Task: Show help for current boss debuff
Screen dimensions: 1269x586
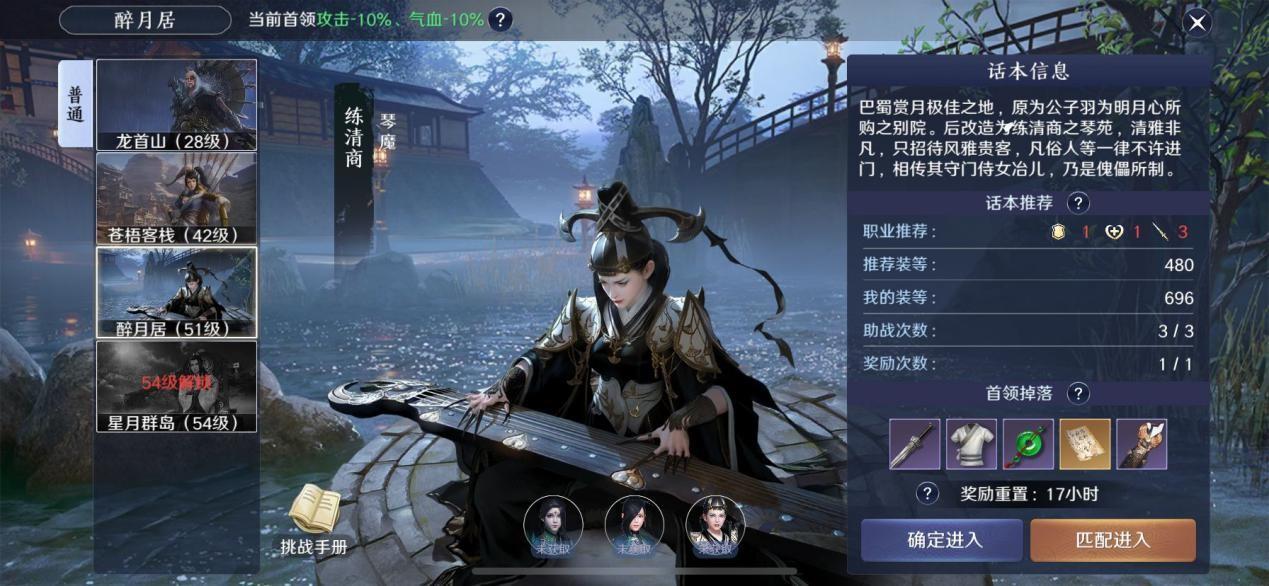Action: [501, 20]
